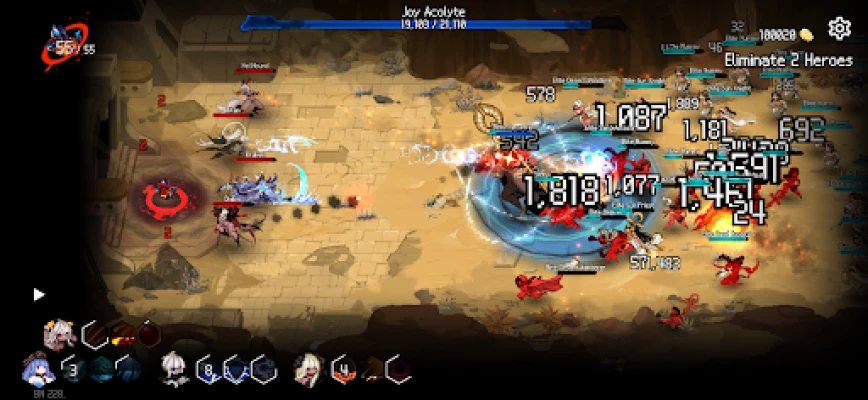
Task: Activate the dark red orb skill
Action: pos(147,334)
